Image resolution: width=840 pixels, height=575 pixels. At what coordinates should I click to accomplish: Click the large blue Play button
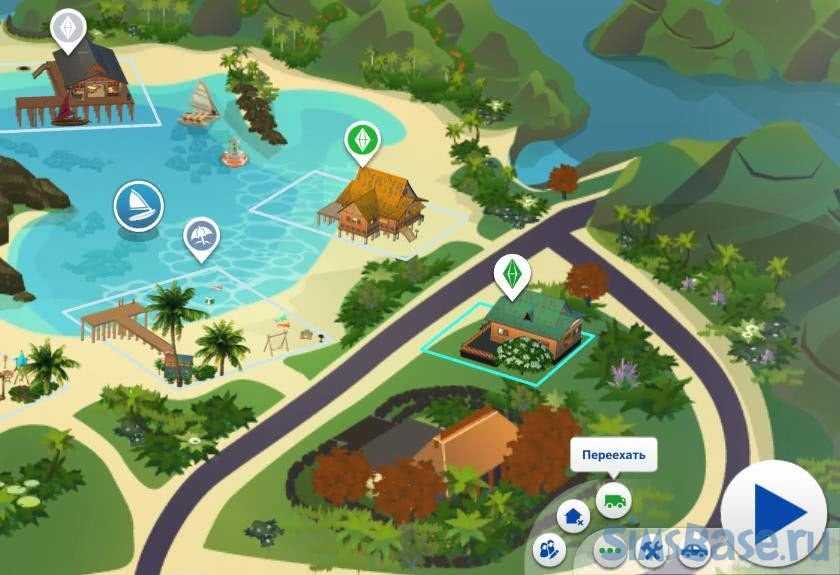779,514
